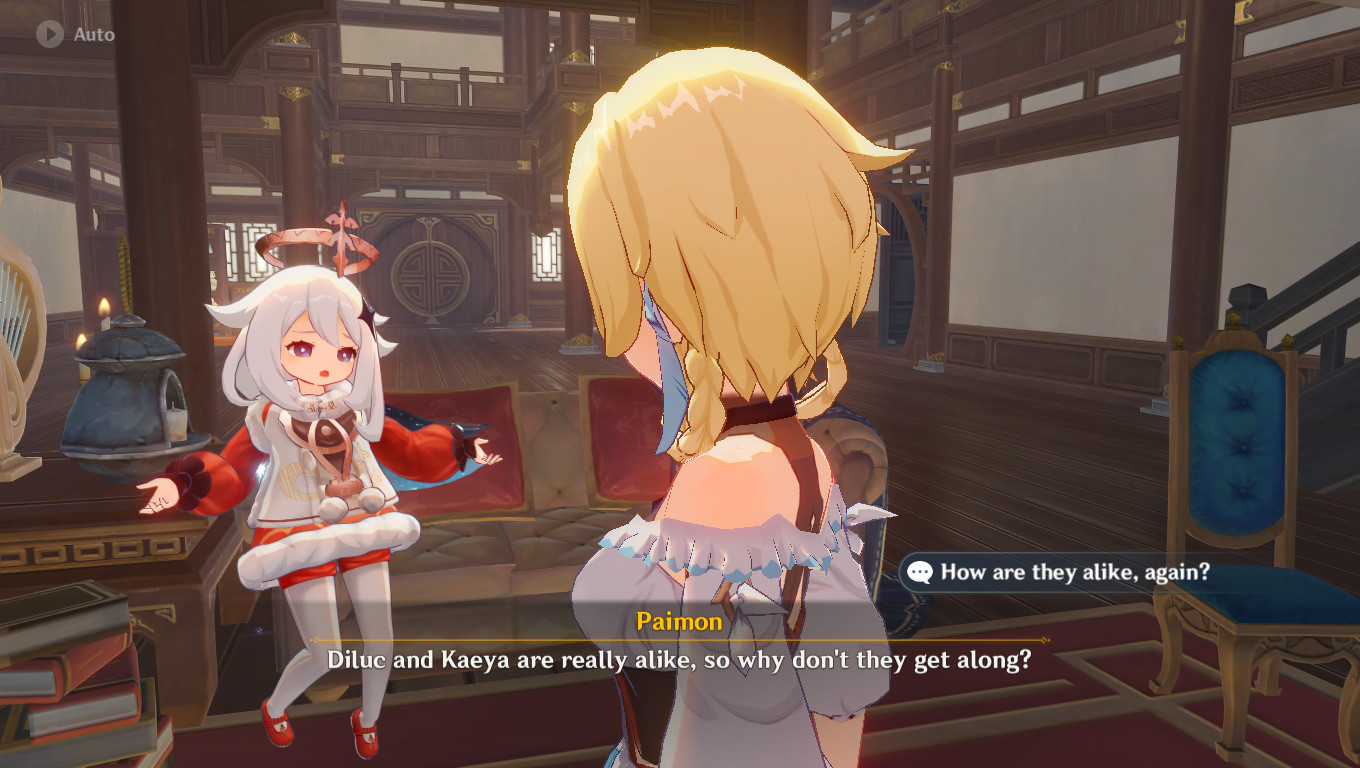Select the highlighted speaker name above the text
The height and width of the screenshot is (768, 1360).
(x=679, y=622)
